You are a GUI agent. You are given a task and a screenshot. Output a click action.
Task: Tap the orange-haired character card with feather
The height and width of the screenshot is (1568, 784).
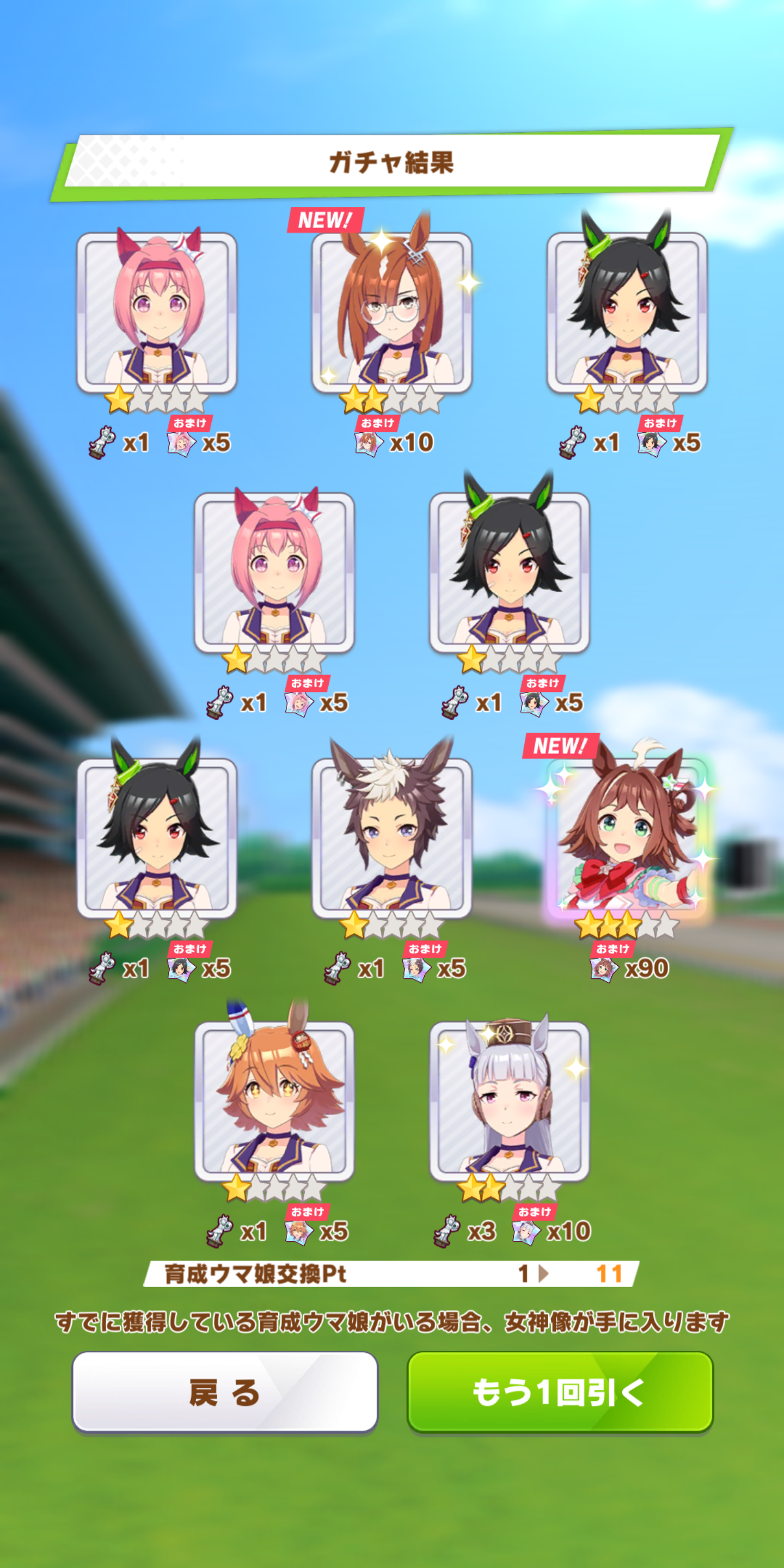coord(274,1101)
